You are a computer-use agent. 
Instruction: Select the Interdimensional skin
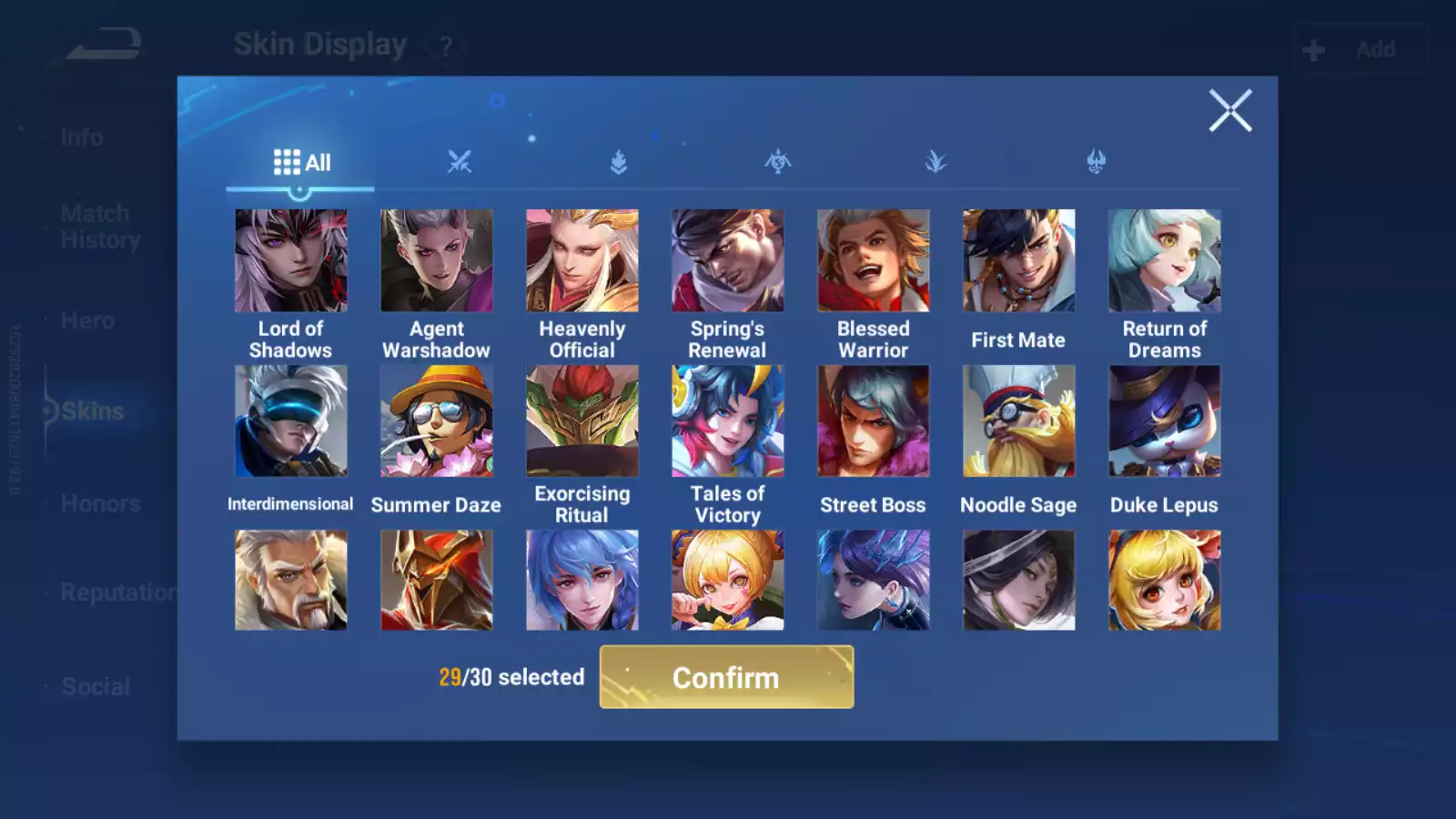tap(290, 421)
